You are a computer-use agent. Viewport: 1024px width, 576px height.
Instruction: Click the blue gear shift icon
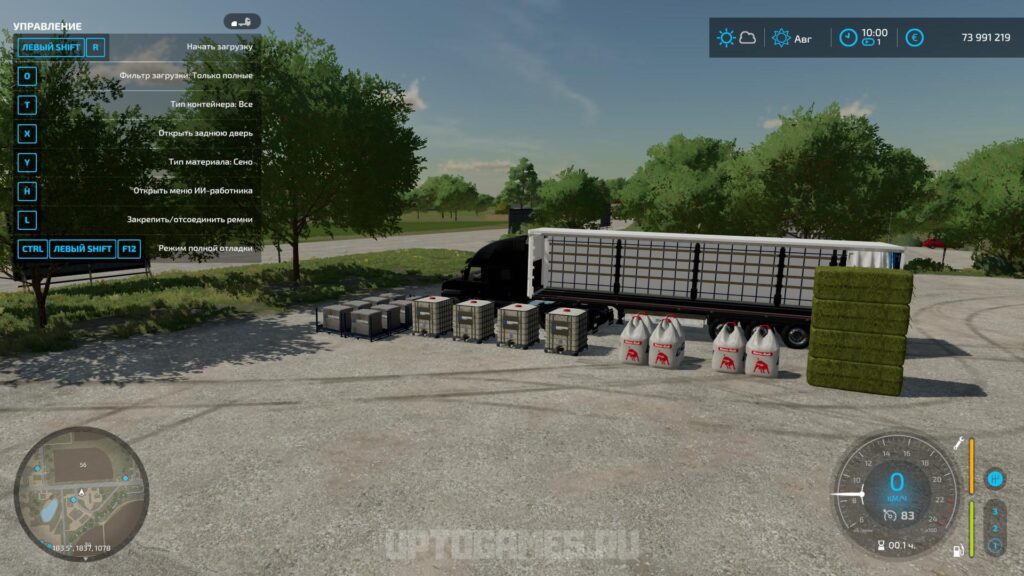pos(994,479)
